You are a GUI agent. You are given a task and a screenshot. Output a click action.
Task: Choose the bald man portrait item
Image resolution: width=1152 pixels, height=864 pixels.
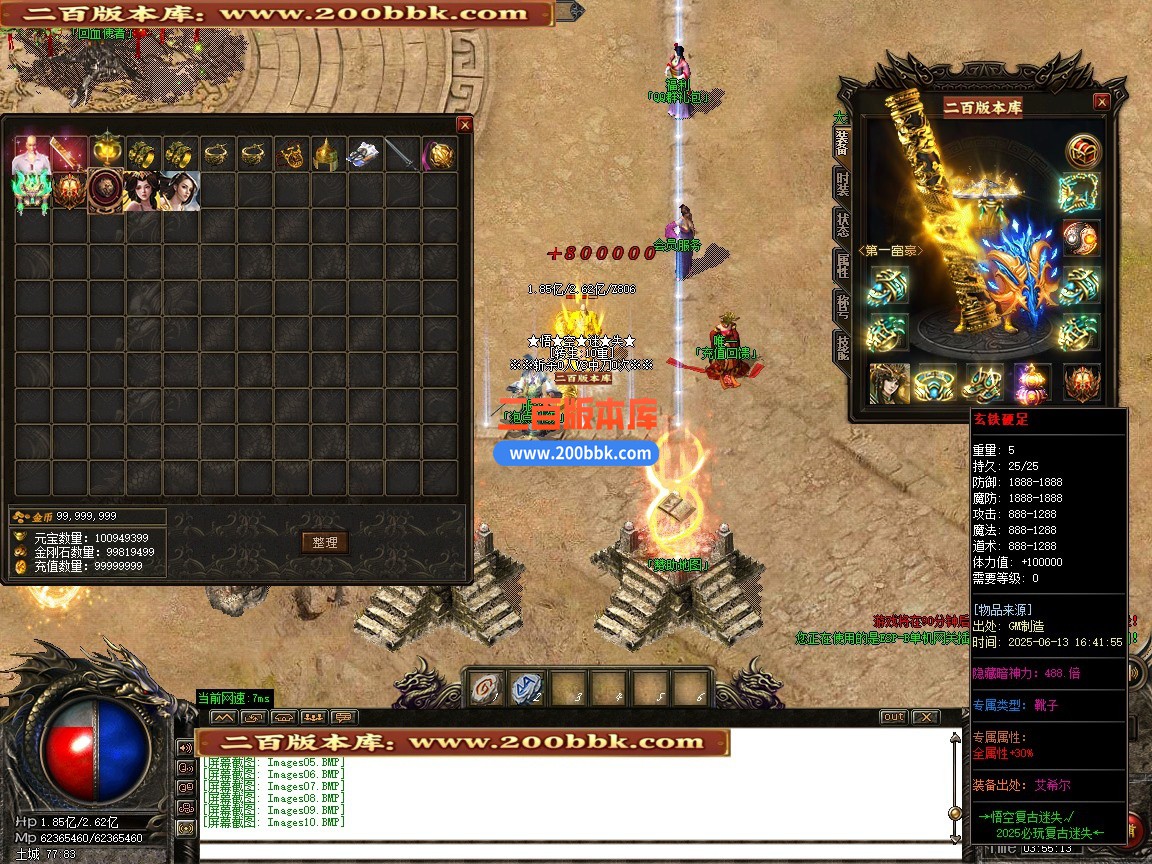(x=31, y=154)
